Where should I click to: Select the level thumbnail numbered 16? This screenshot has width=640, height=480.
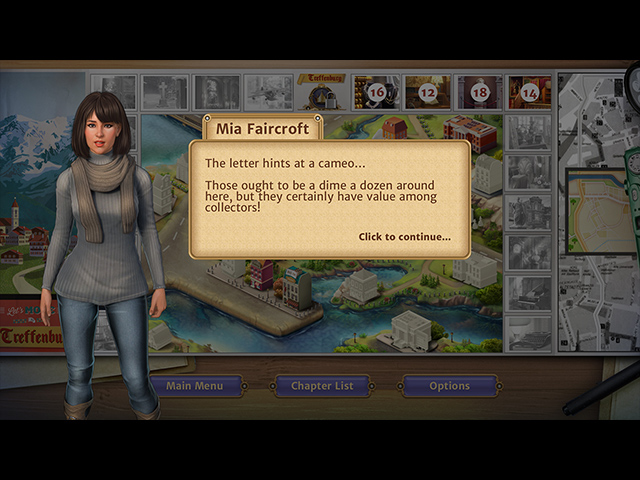coord(376,92)
